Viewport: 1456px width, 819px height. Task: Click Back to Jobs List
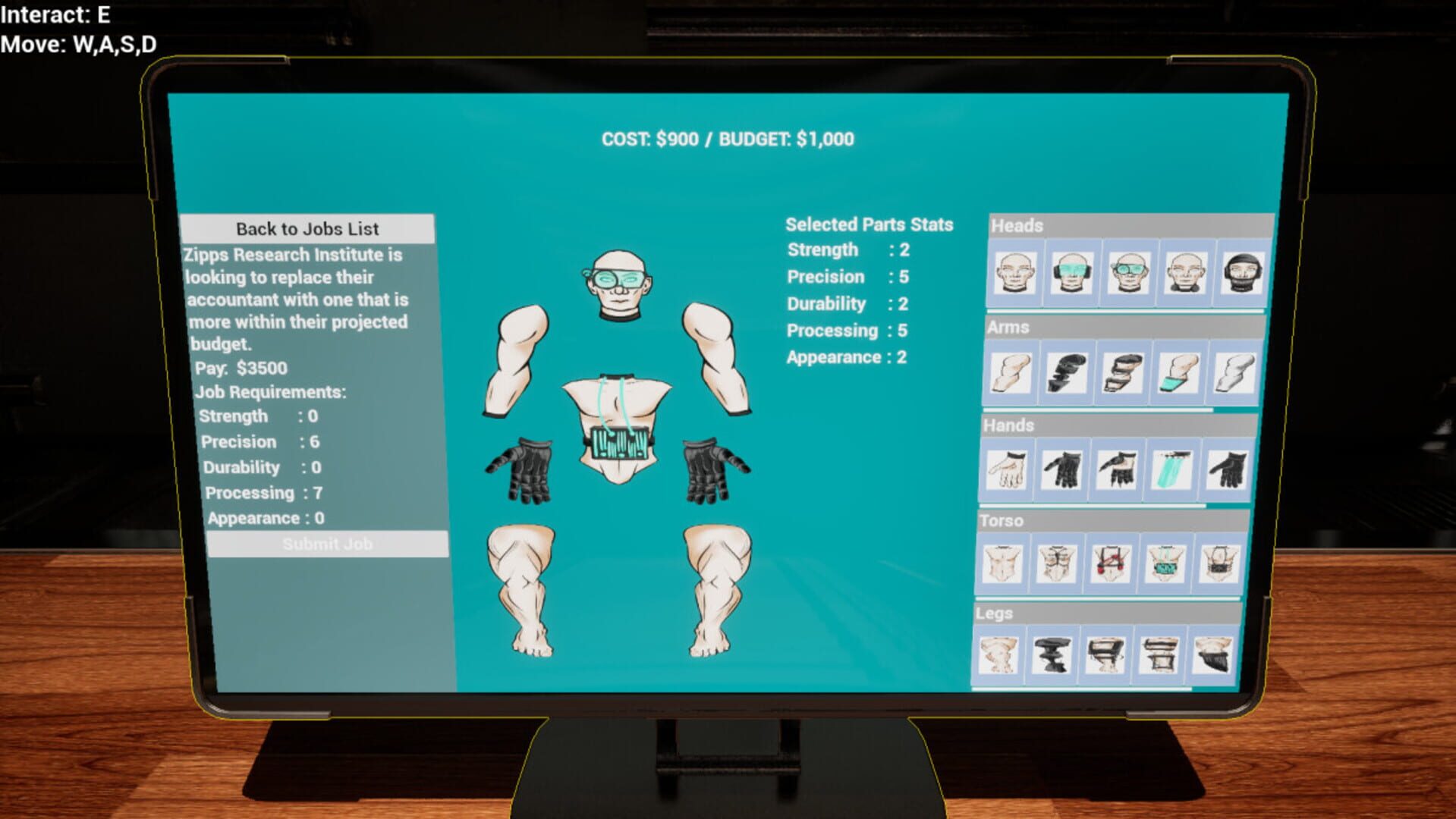(x=308, y=228)
